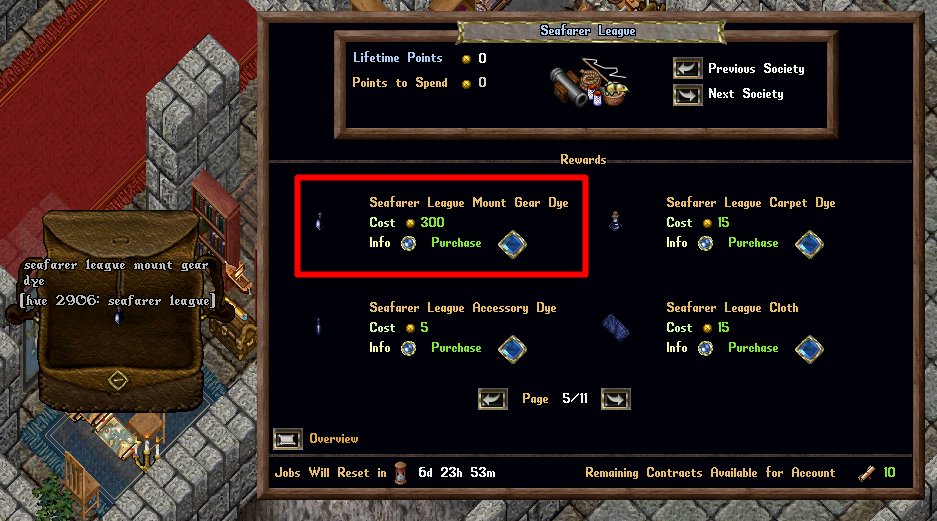Purchase the Seafarer League Accessory Dye
Viewport: 937px width, 521px height.
pos(512,348)
